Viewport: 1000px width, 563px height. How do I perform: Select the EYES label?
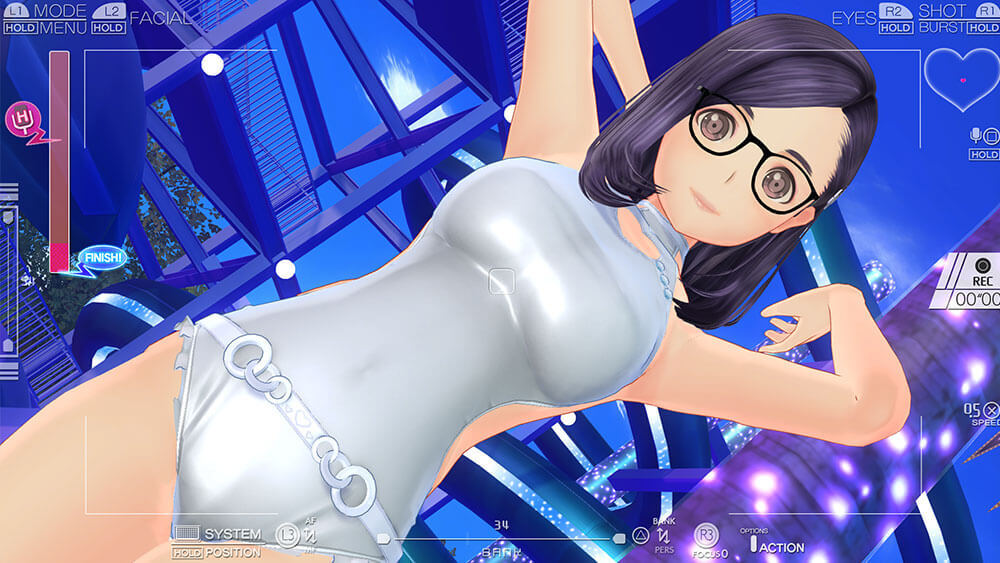854,17
